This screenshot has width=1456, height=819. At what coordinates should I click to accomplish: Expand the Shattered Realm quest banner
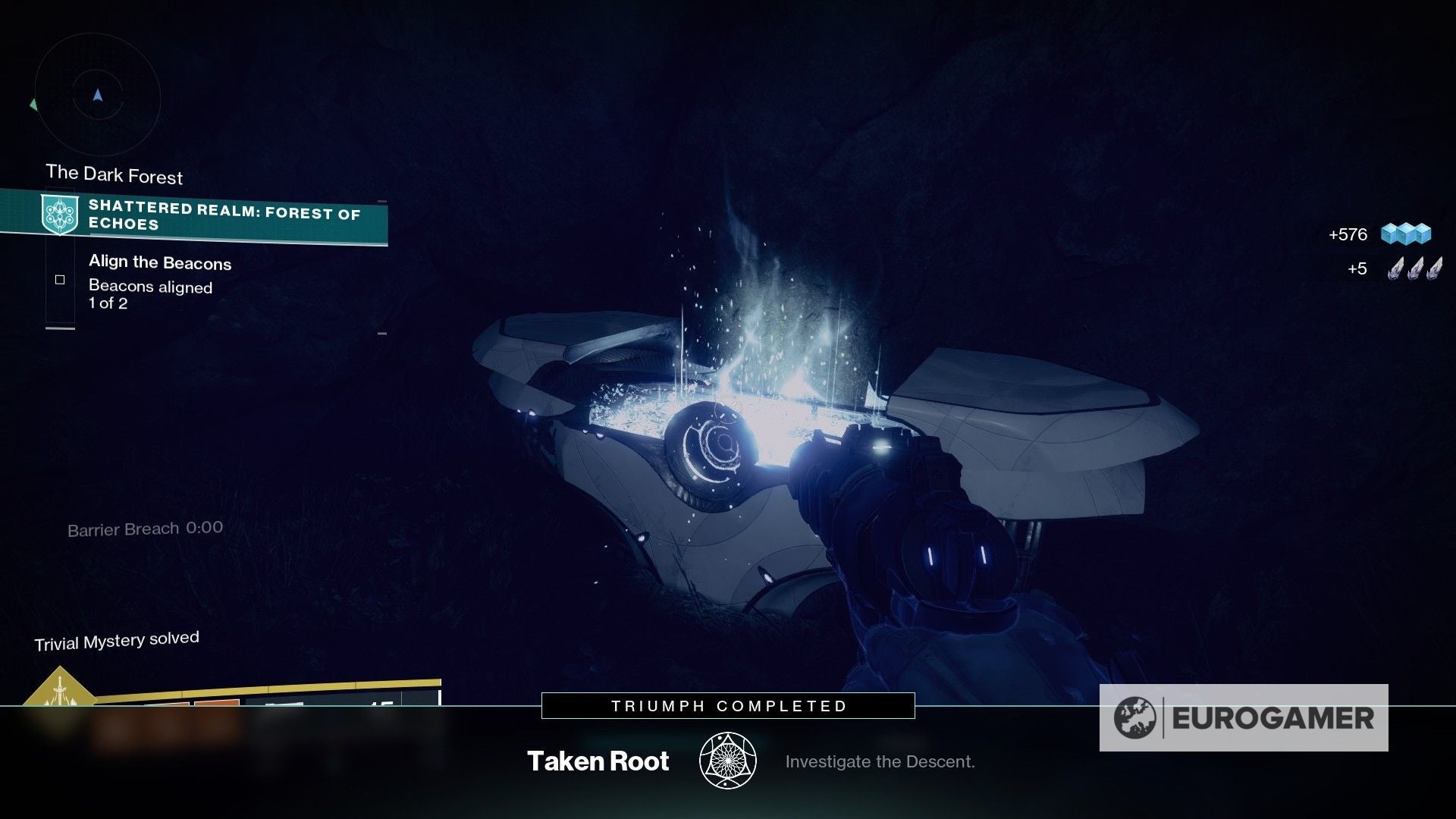224,216
